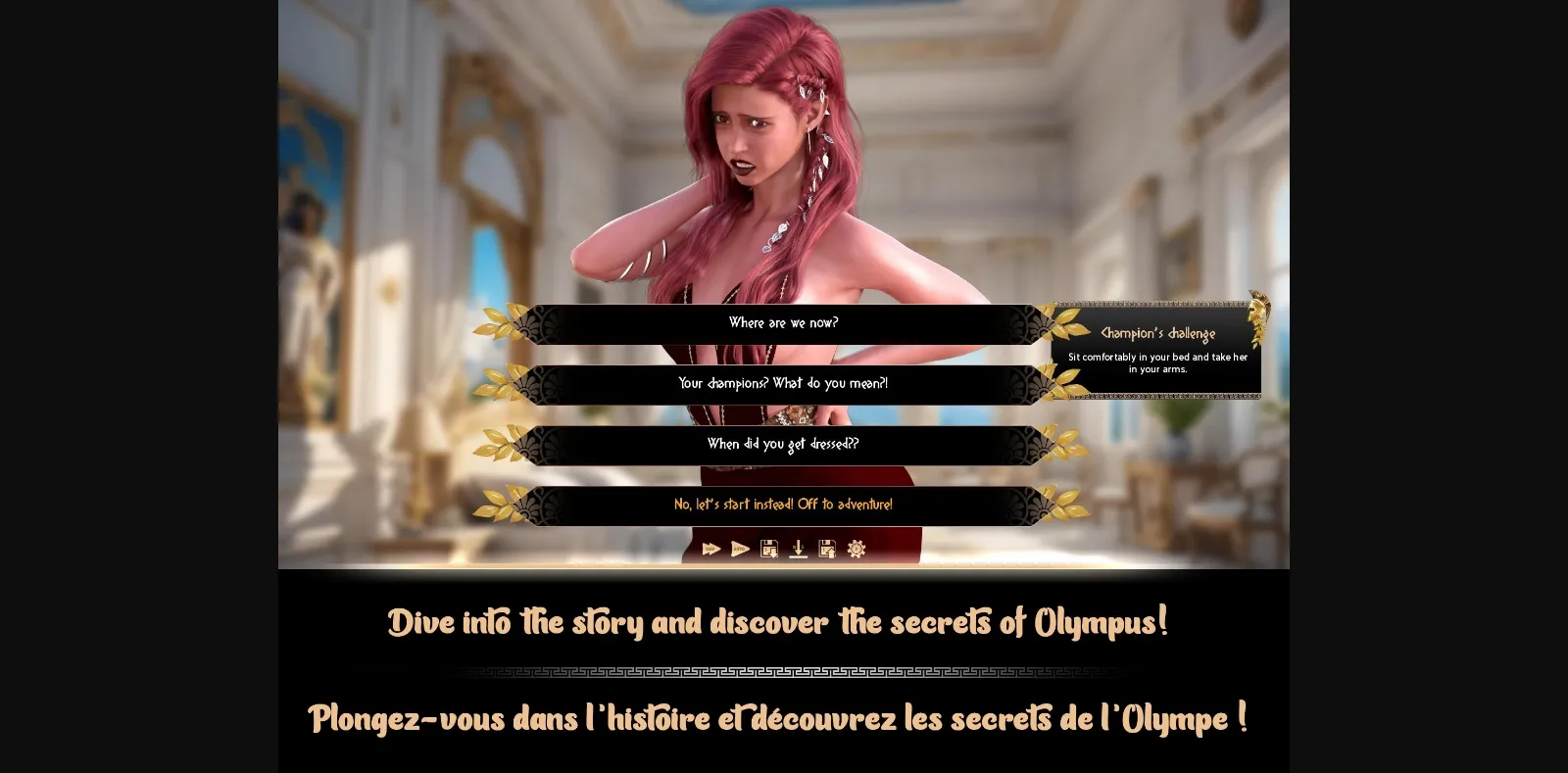Open game Settings with the gear icon
1568x773 pixels.
tap(856, 551)
